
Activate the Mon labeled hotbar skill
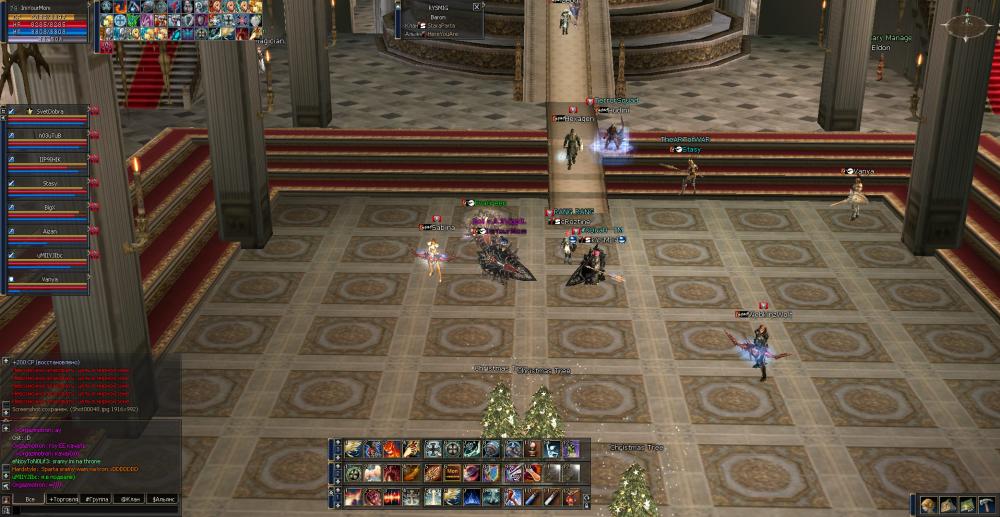(x=452, y=473)
